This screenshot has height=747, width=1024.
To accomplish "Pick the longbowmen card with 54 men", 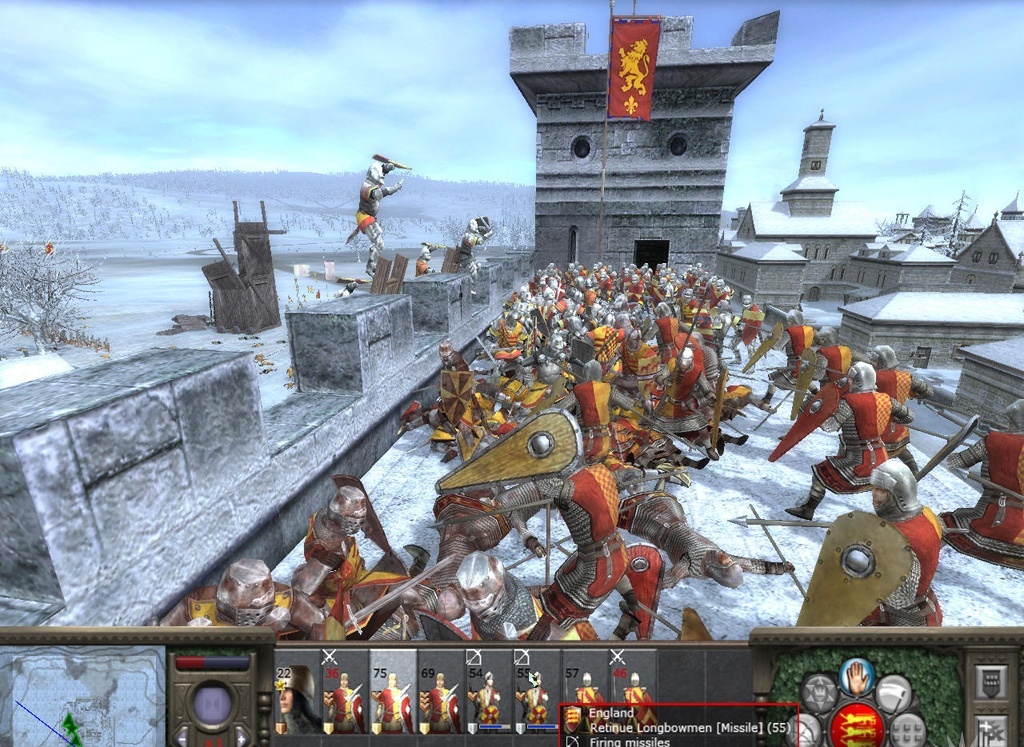I will click(487, 692).
